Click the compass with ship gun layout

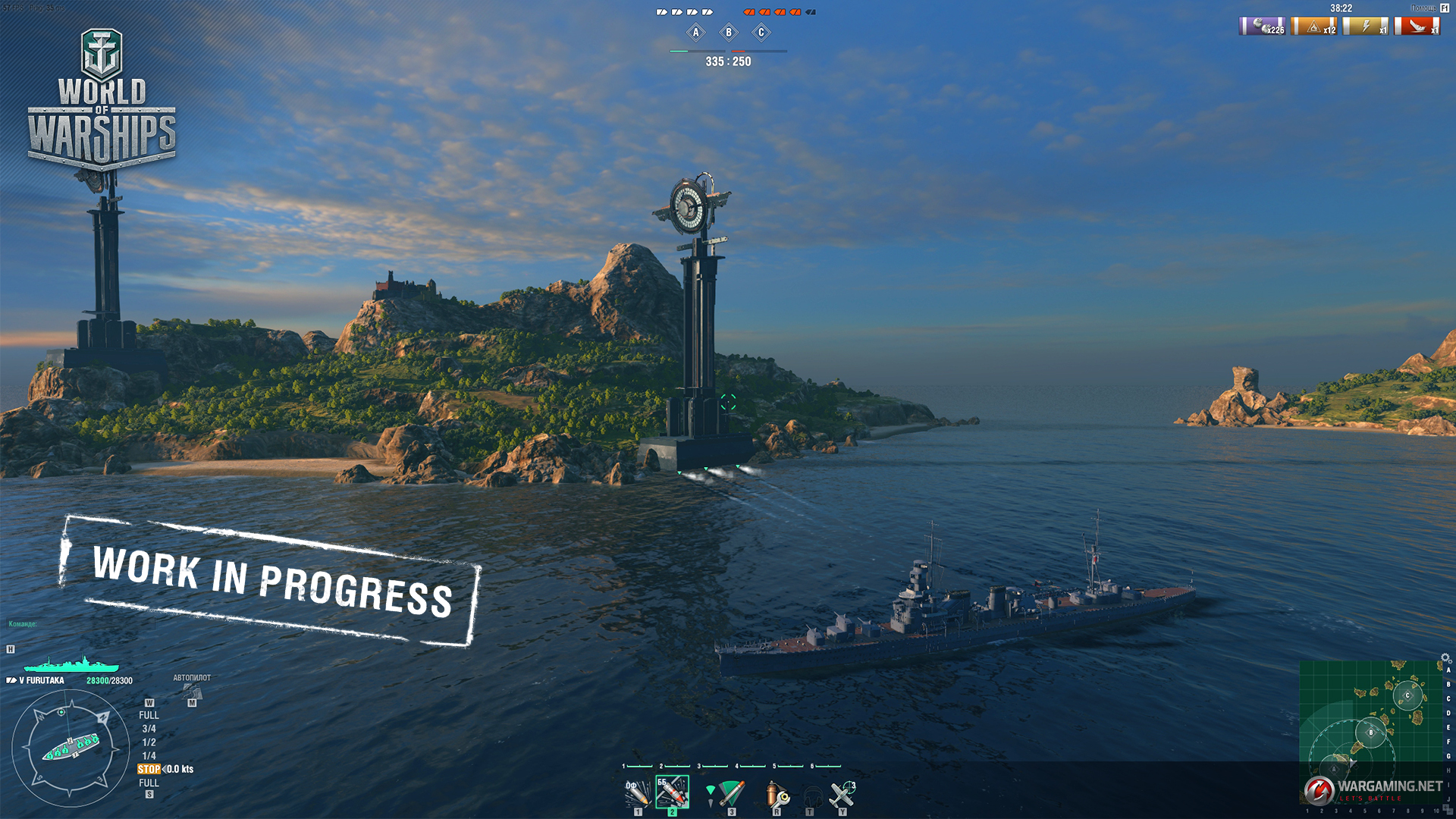click(x=70, y=748)
